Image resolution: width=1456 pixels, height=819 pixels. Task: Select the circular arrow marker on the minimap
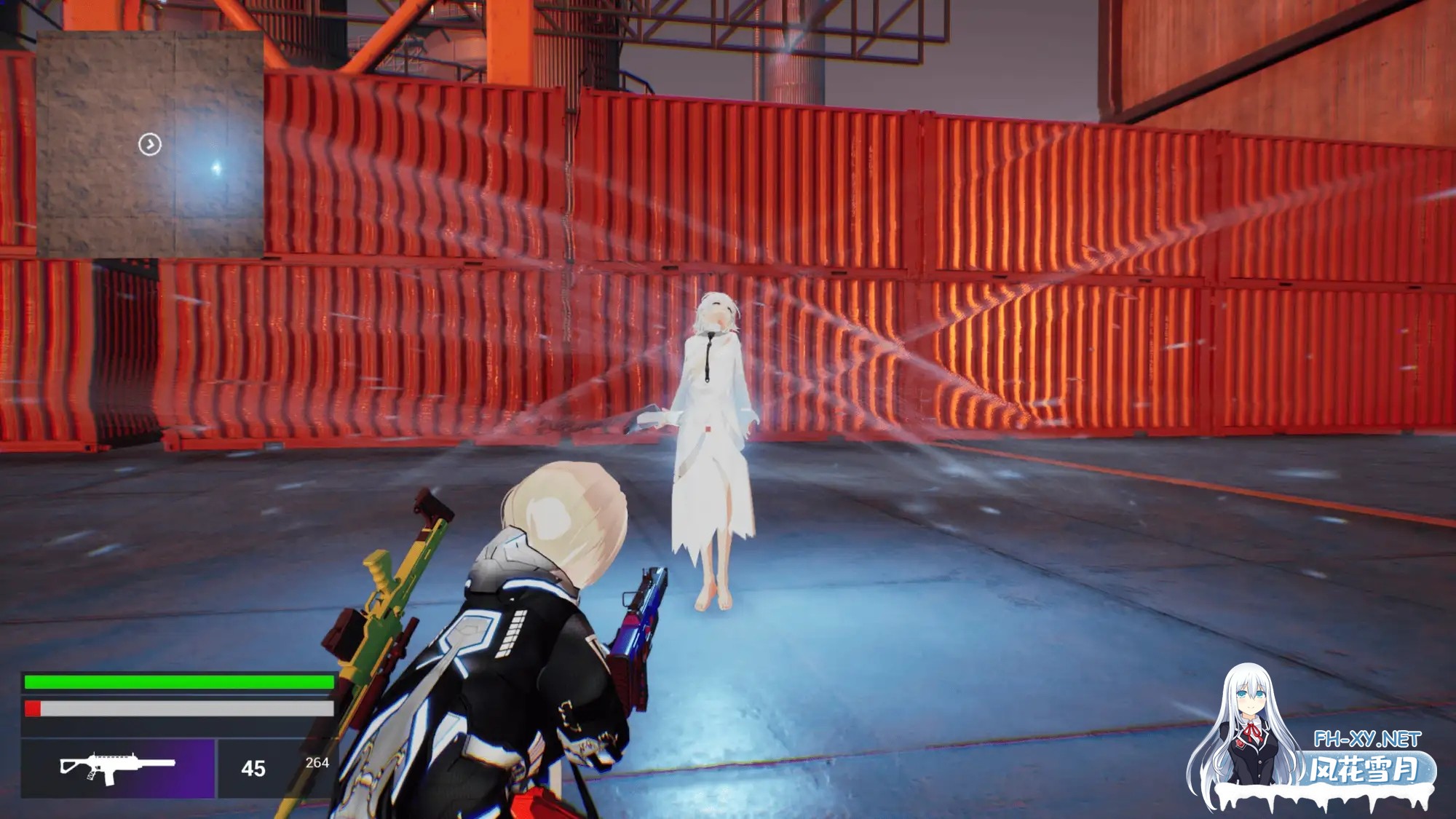point(150,144)
